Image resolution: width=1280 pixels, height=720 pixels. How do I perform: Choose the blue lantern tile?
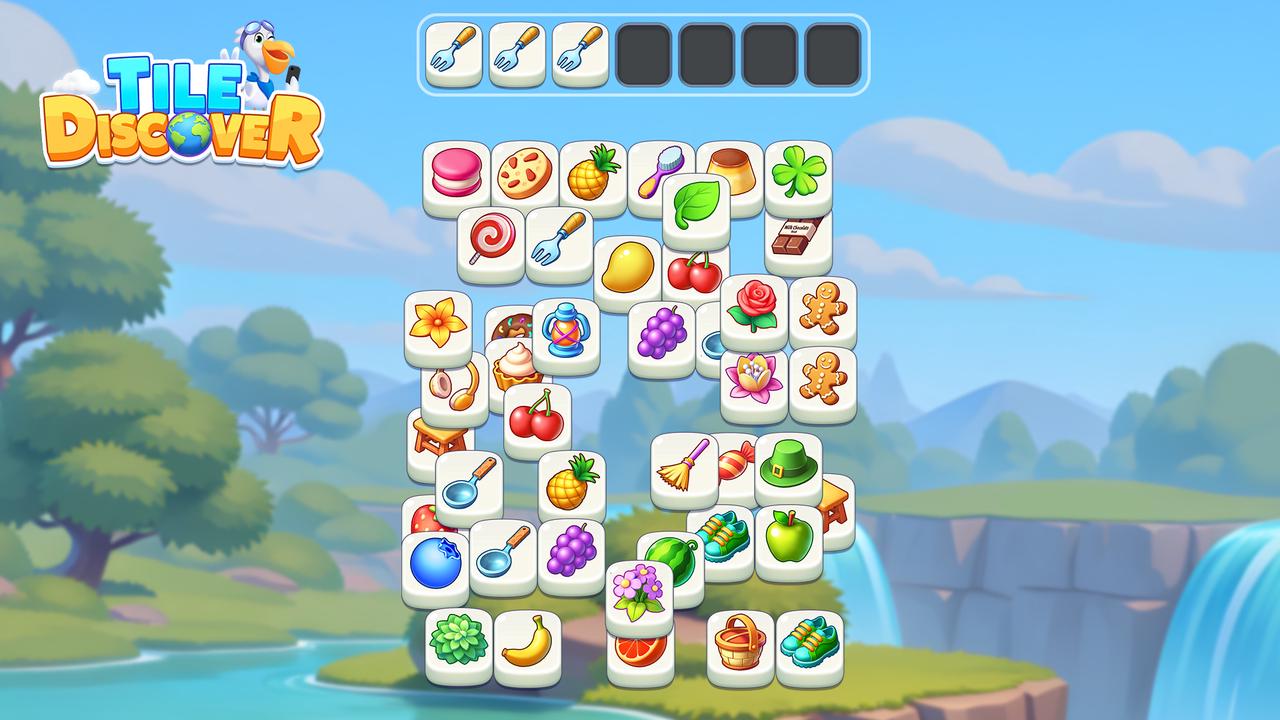pos(566,332)
